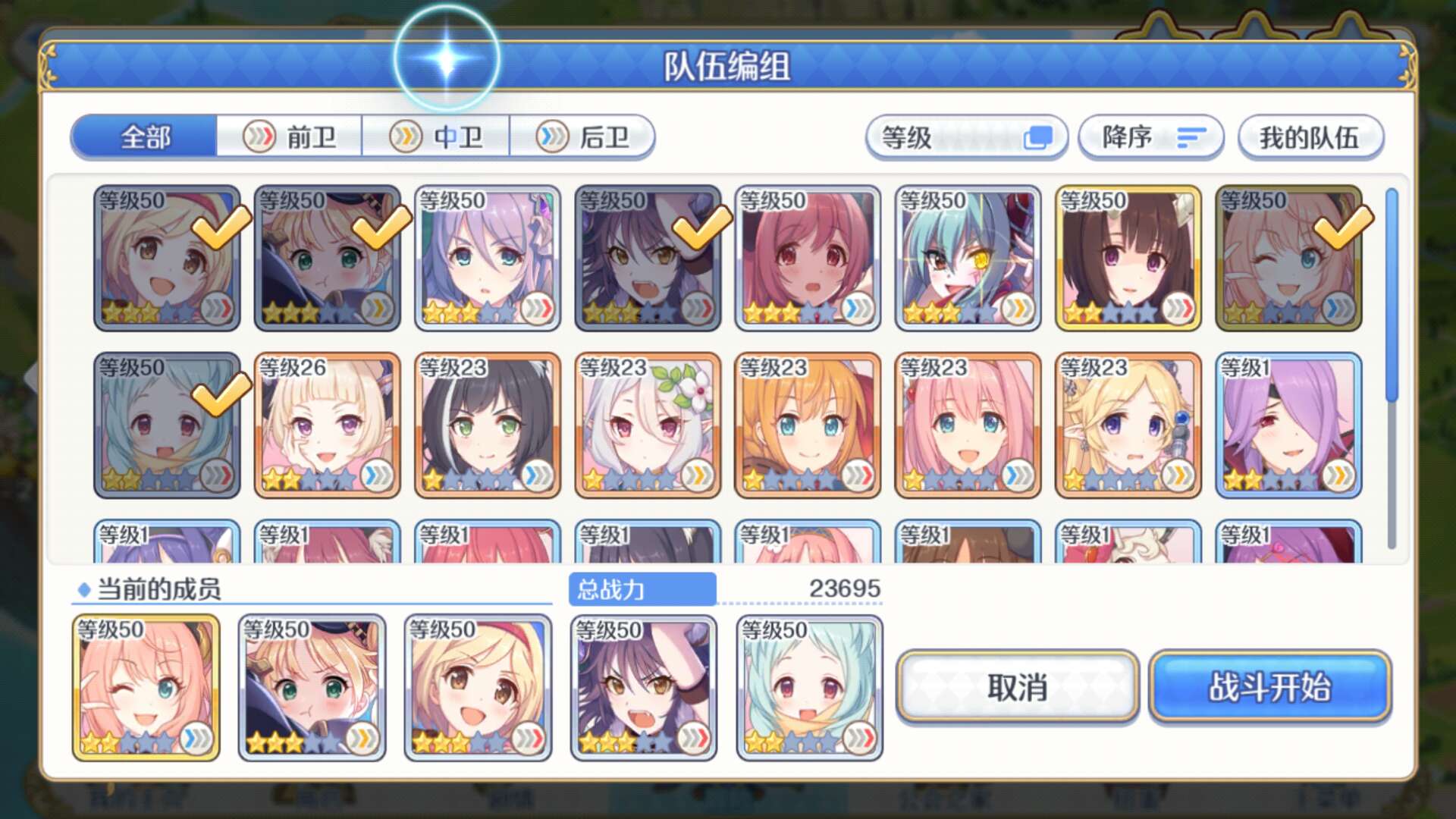Image resolution: width=1456 pixels, height=819 pixels.
Task: Deselect the checked dark purple-haired character
Action: pyautogui.click(x=647, y=259)
